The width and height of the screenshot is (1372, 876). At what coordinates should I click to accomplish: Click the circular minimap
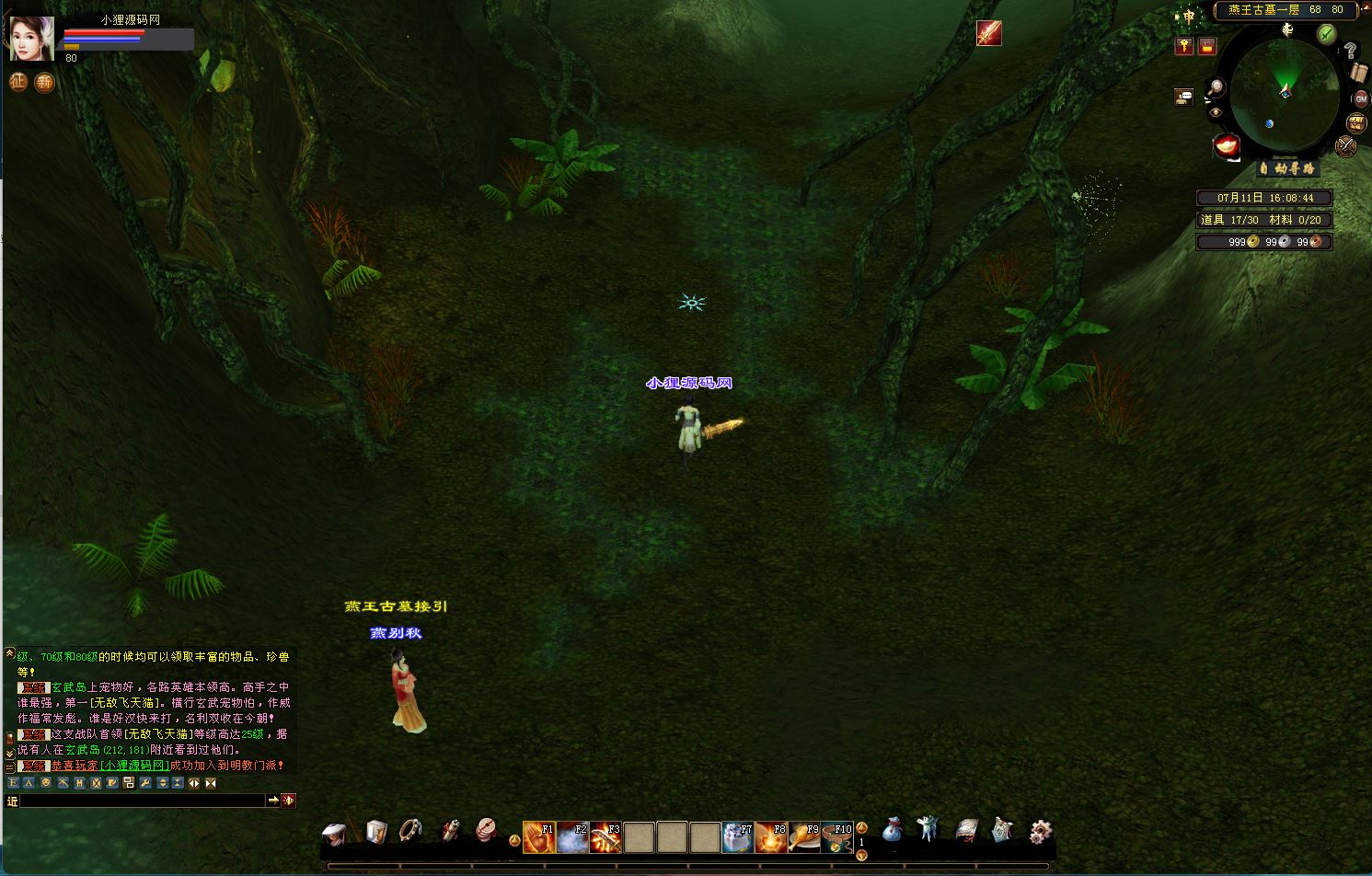[1283, 93]
